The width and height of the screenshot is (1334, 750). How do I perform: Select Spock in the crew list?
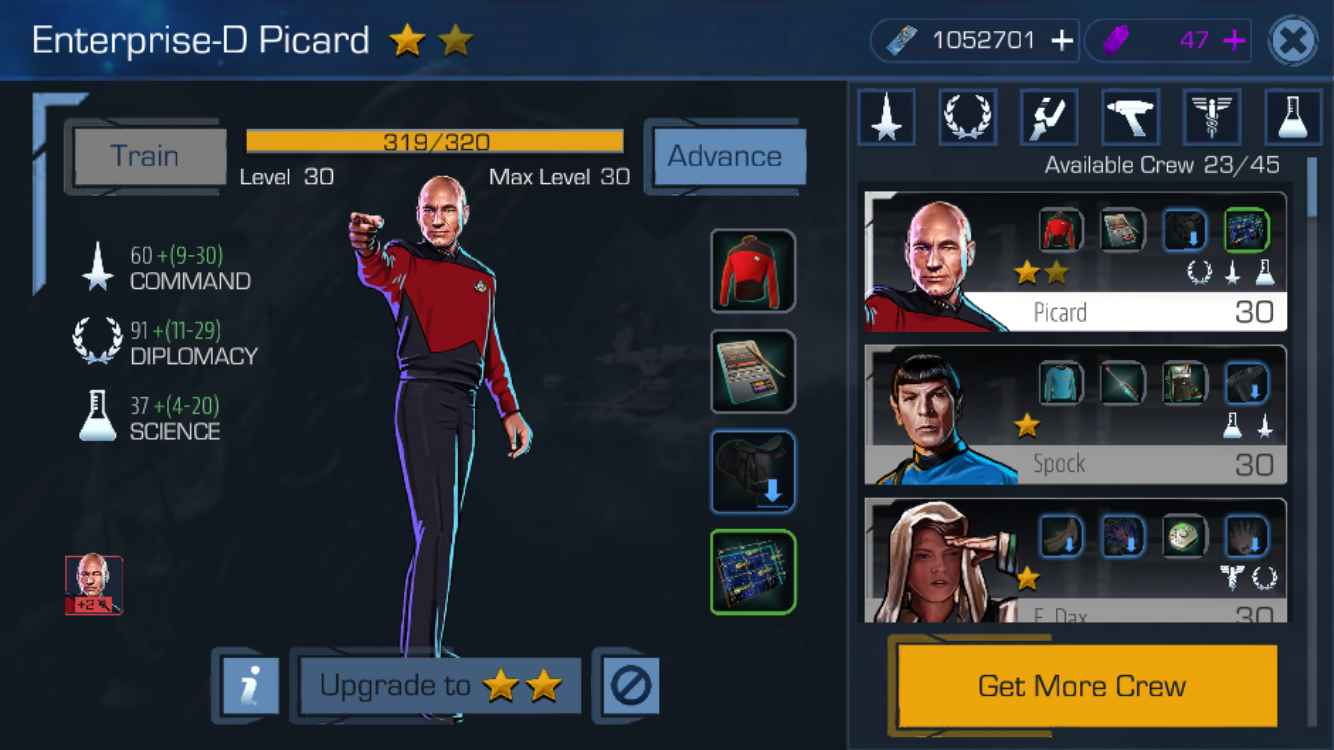[x=1075, y=415]
